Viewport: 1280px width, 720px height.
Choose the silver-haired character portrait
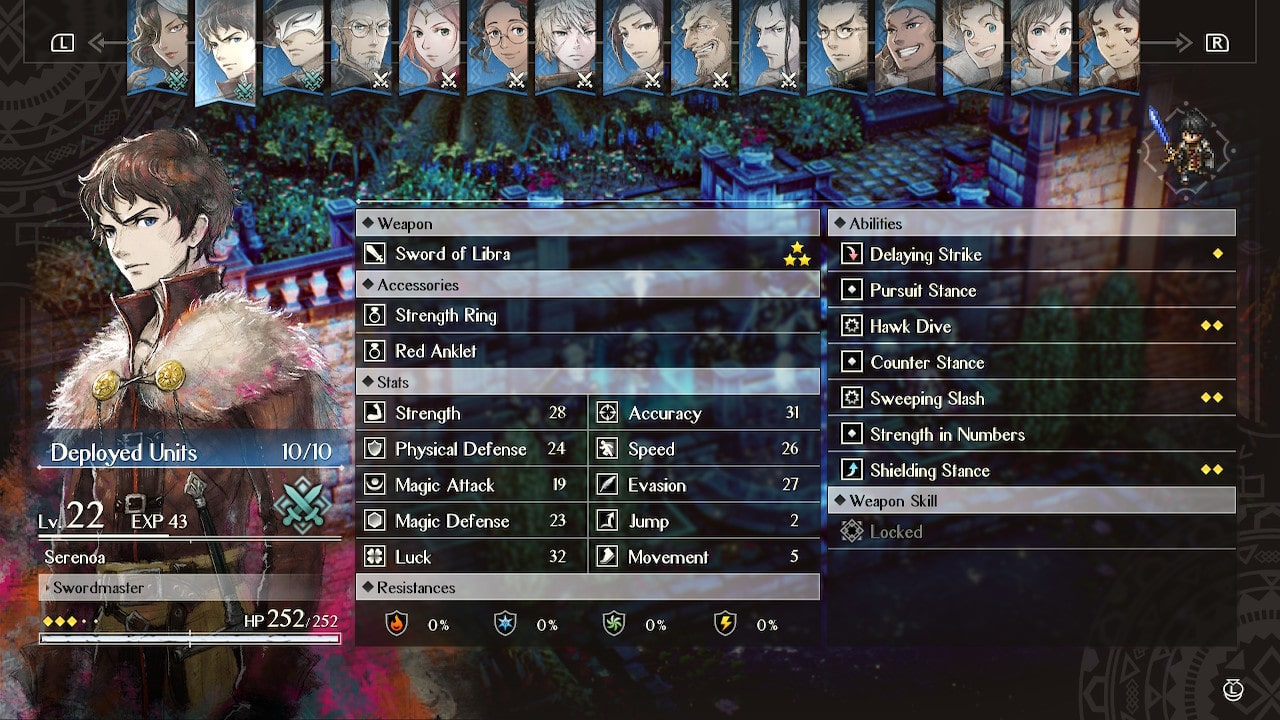click(x=565, y=45)
